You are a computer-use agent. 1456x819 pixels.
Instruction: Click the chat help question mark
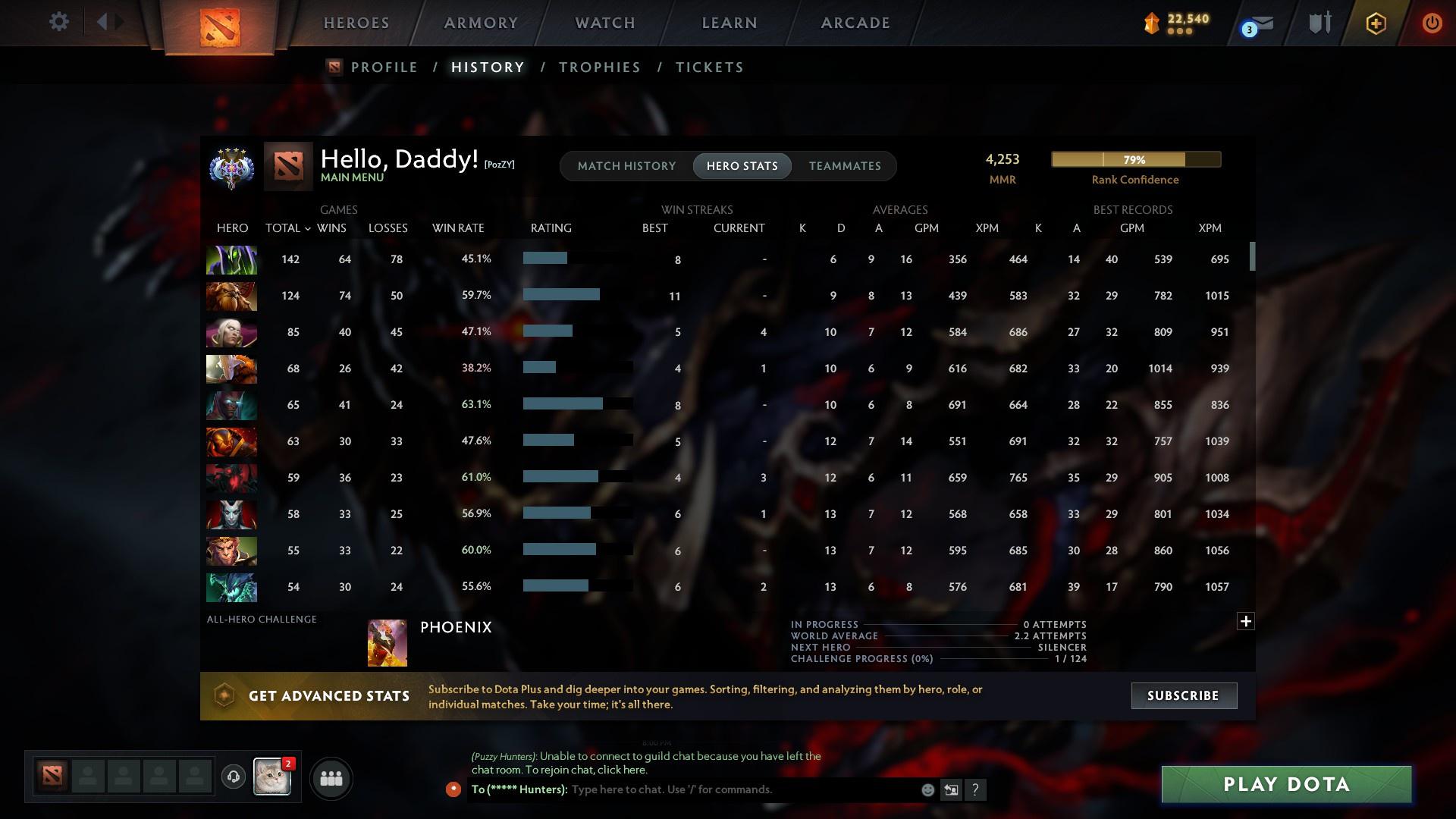click(976, 789)
